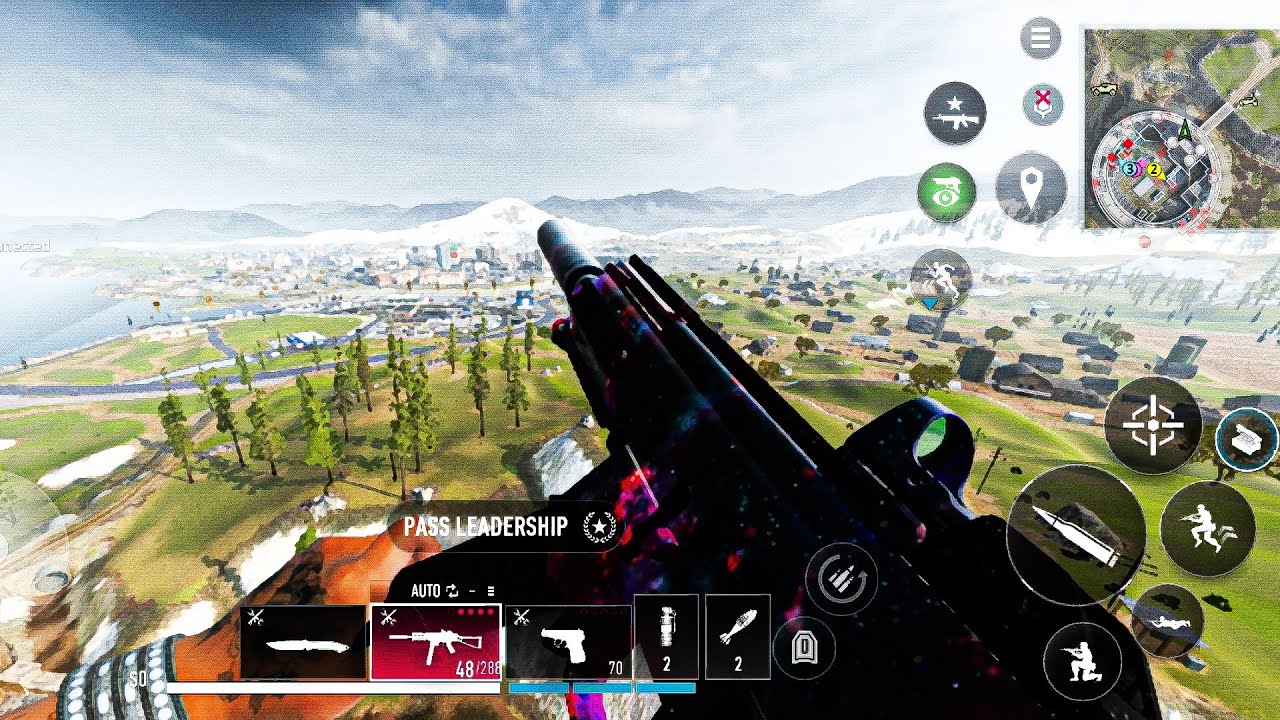Switch to the combat knife slot
Screen dimensions: 1280x720
[x=303, y=642]
